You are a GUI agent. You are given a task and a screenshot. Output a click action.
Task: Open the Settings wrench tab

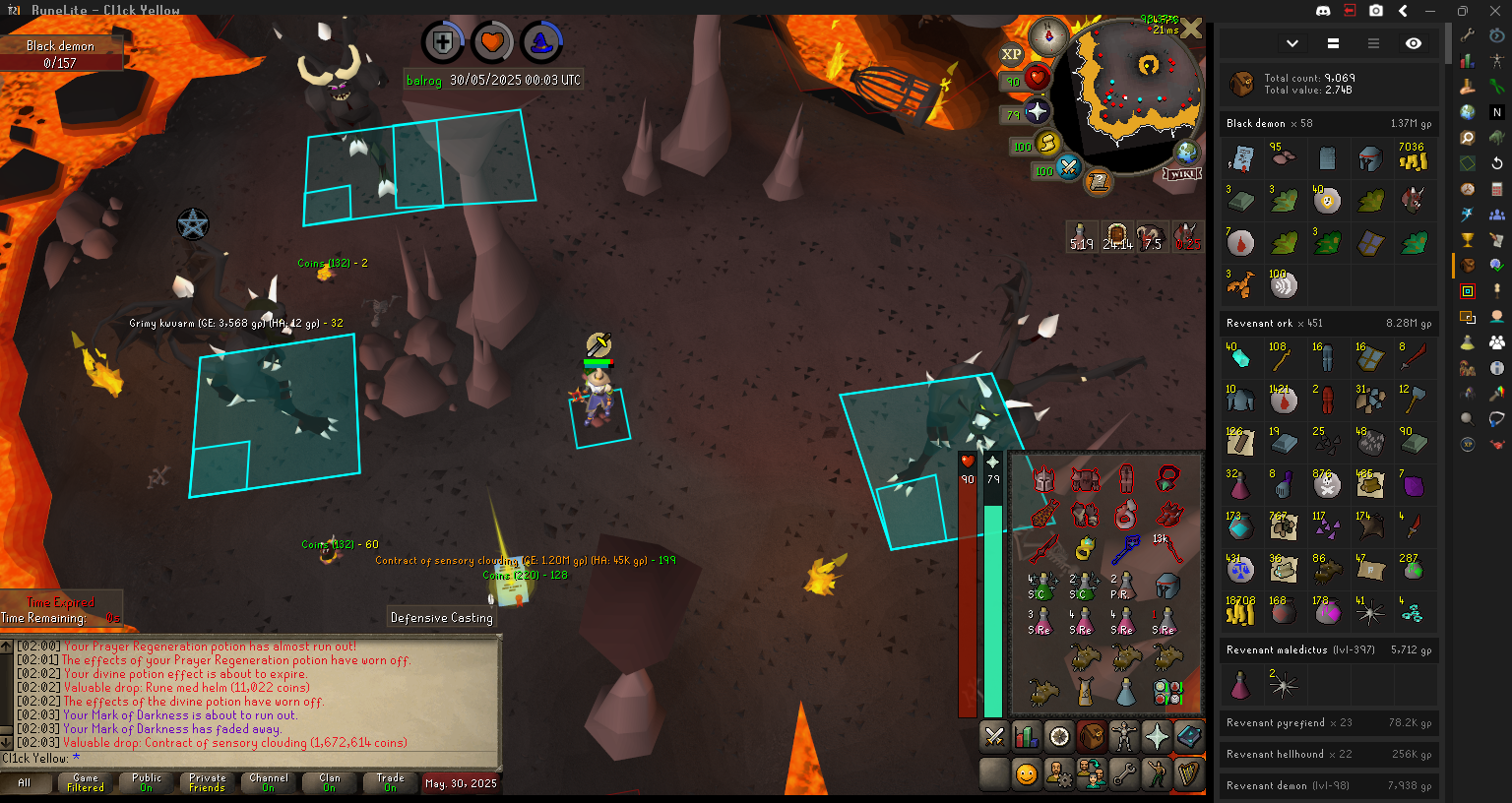pyautogui.click(x=1123, y=774)
